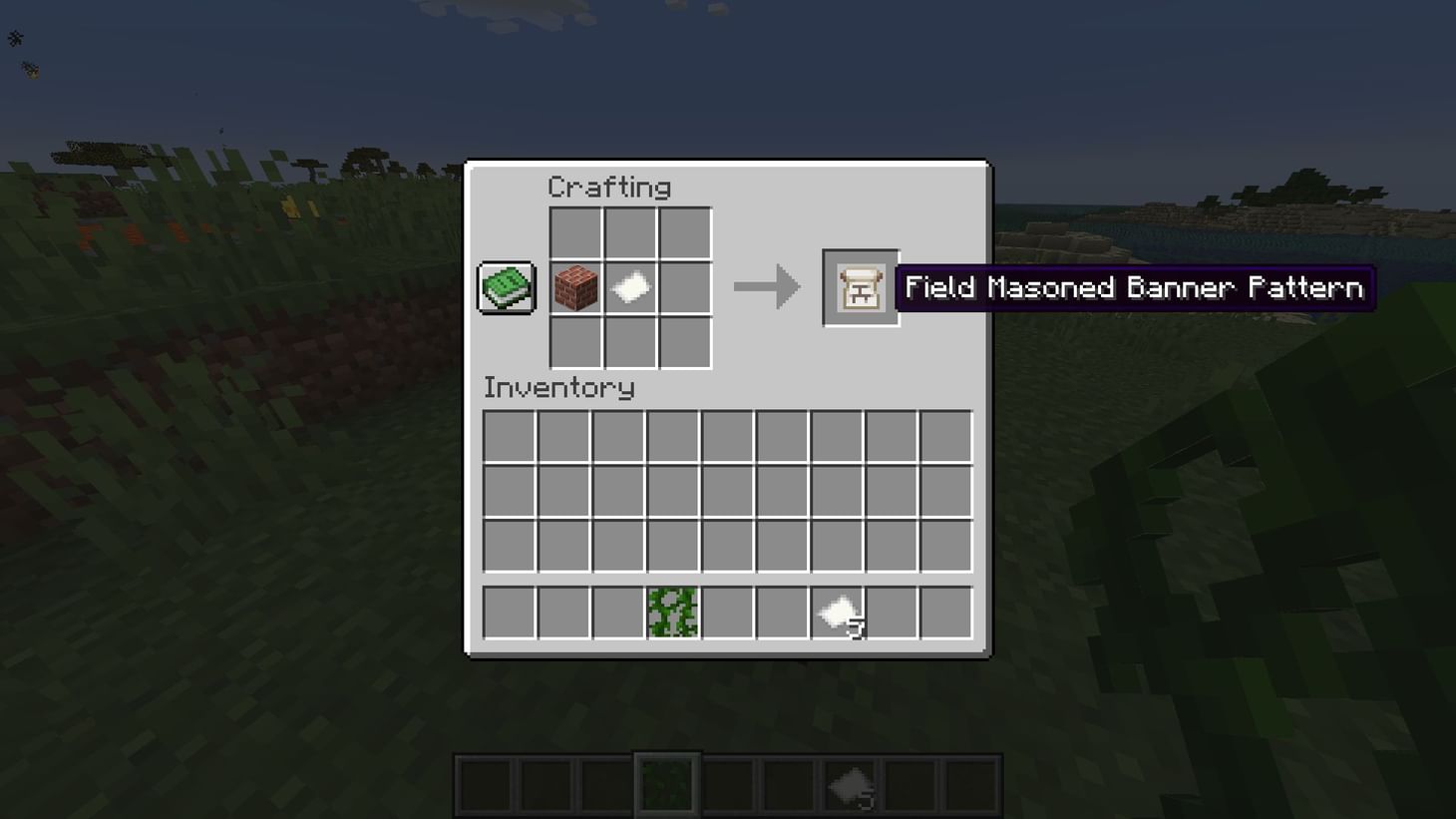The height and width of the screenshot is (819, 1456).
Task: Take the Field Masoned Banner Pattern result
Action: coord(859,287)
